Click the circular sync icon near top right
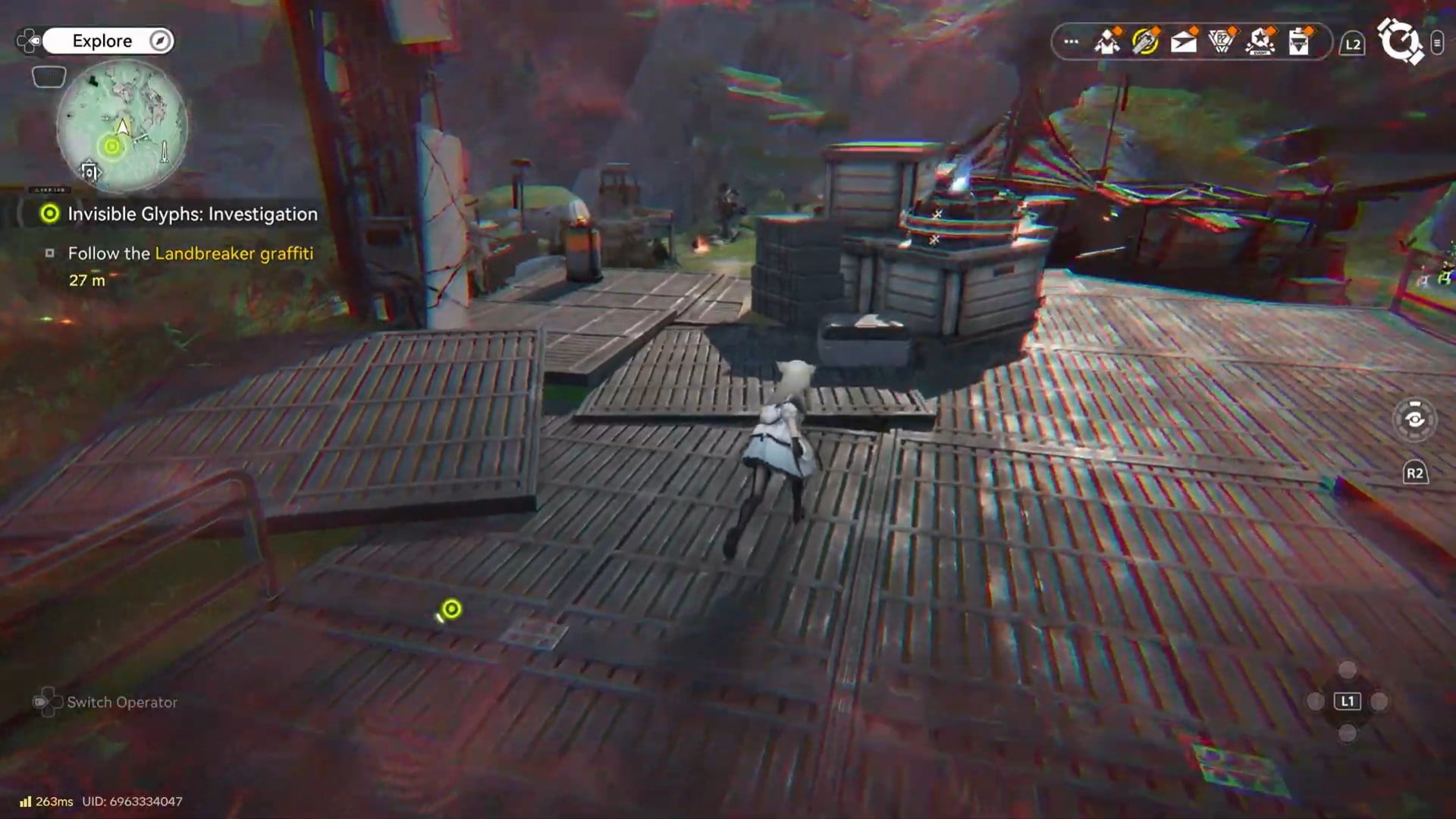1456x819 pixels. click(x=1401, y=40)
